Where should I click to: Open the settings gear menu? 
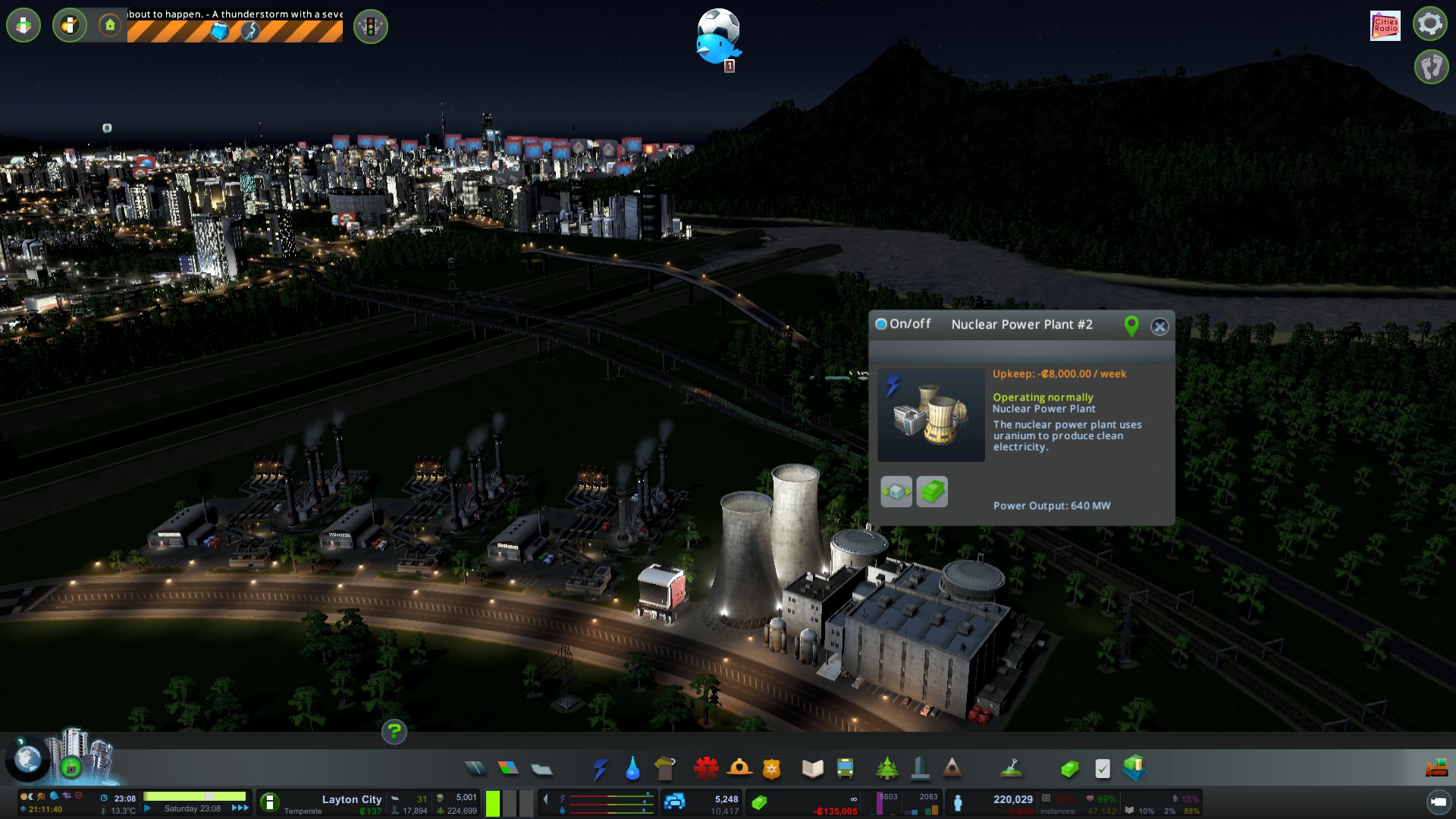click(1430, 24)
